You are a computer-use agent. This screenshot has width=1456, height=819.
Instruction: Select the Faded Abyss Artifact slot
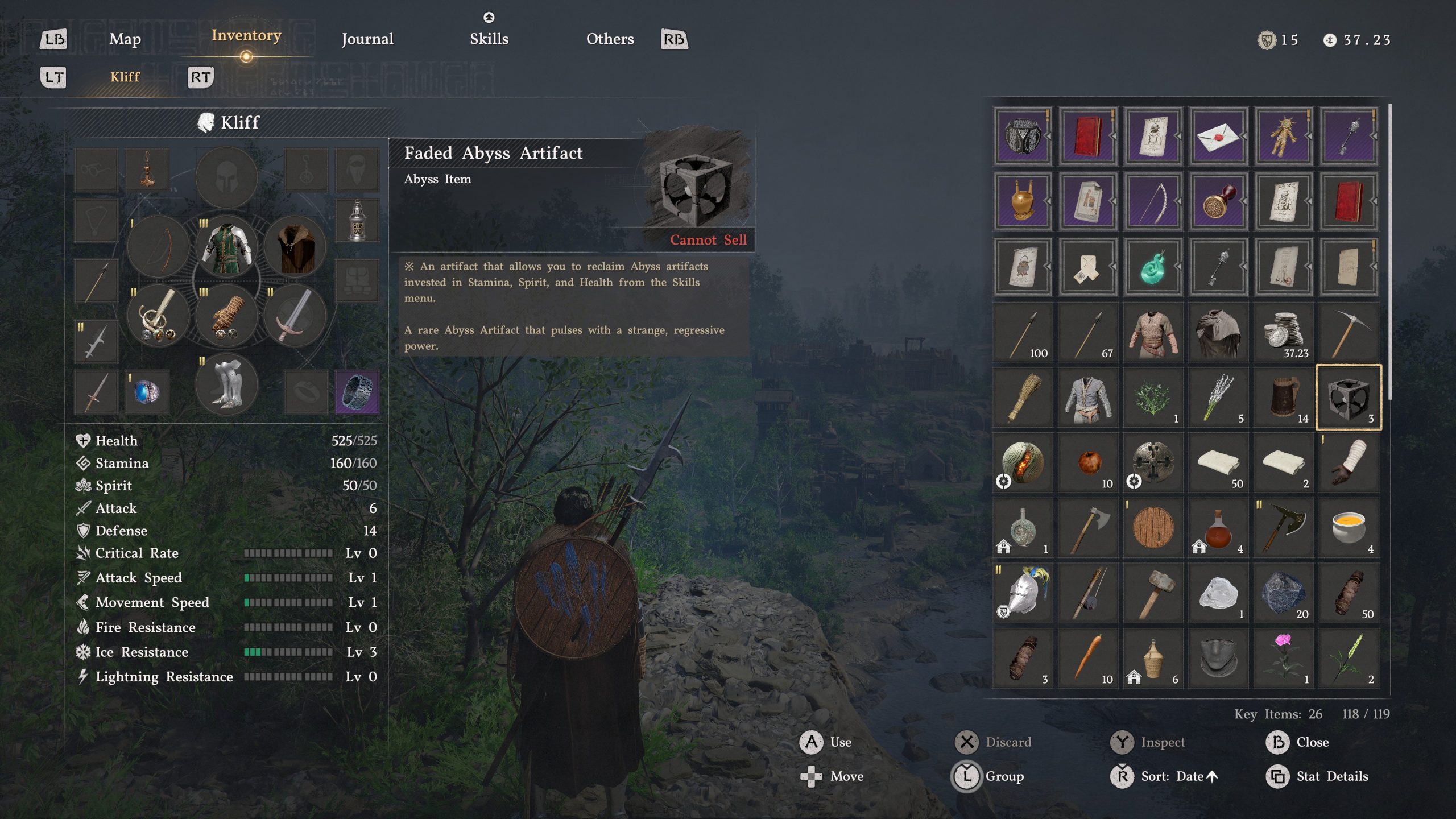click(x=1348, y=398)
